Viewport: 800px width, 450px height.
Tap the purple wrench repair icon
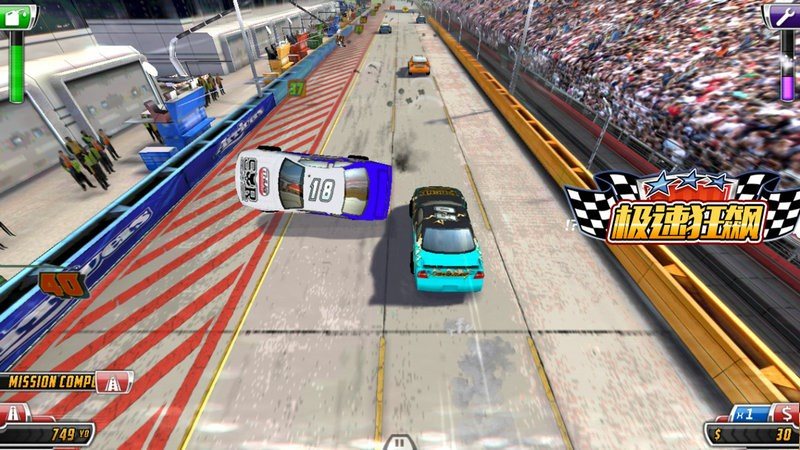point(783,15)
